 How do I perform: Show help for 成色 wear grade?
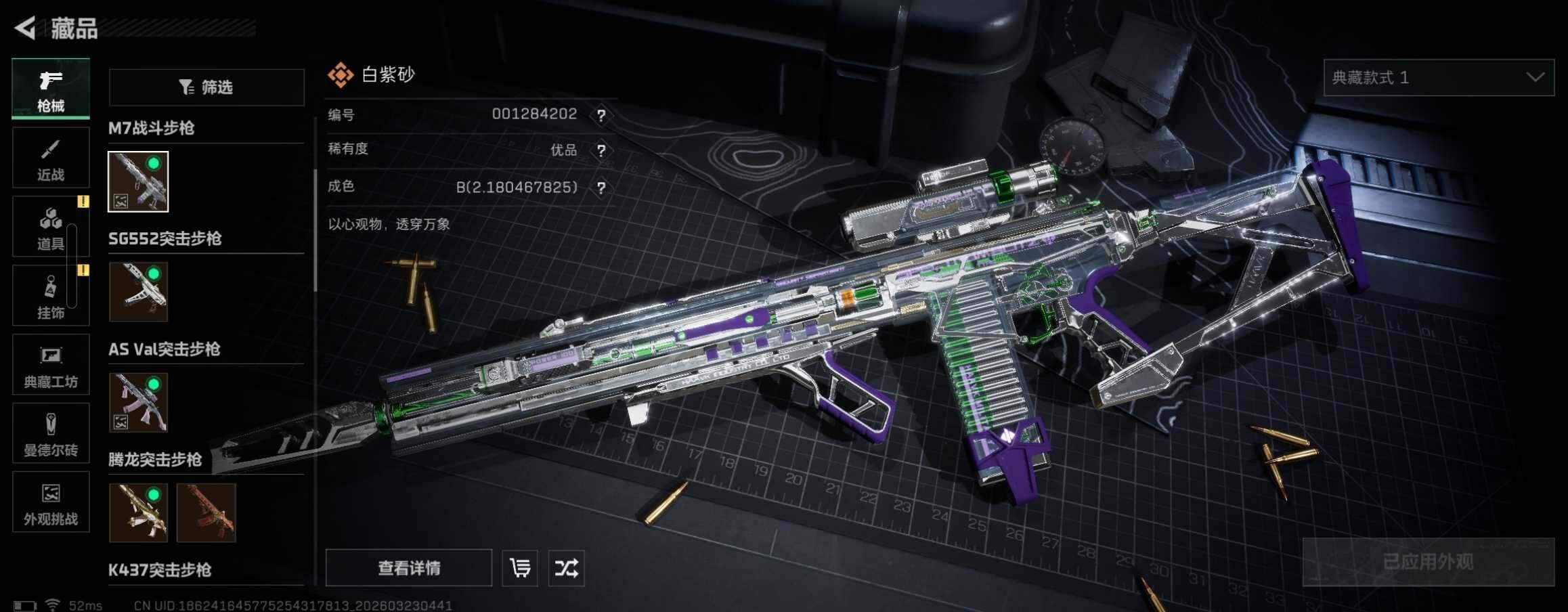(x=601, y=188)
